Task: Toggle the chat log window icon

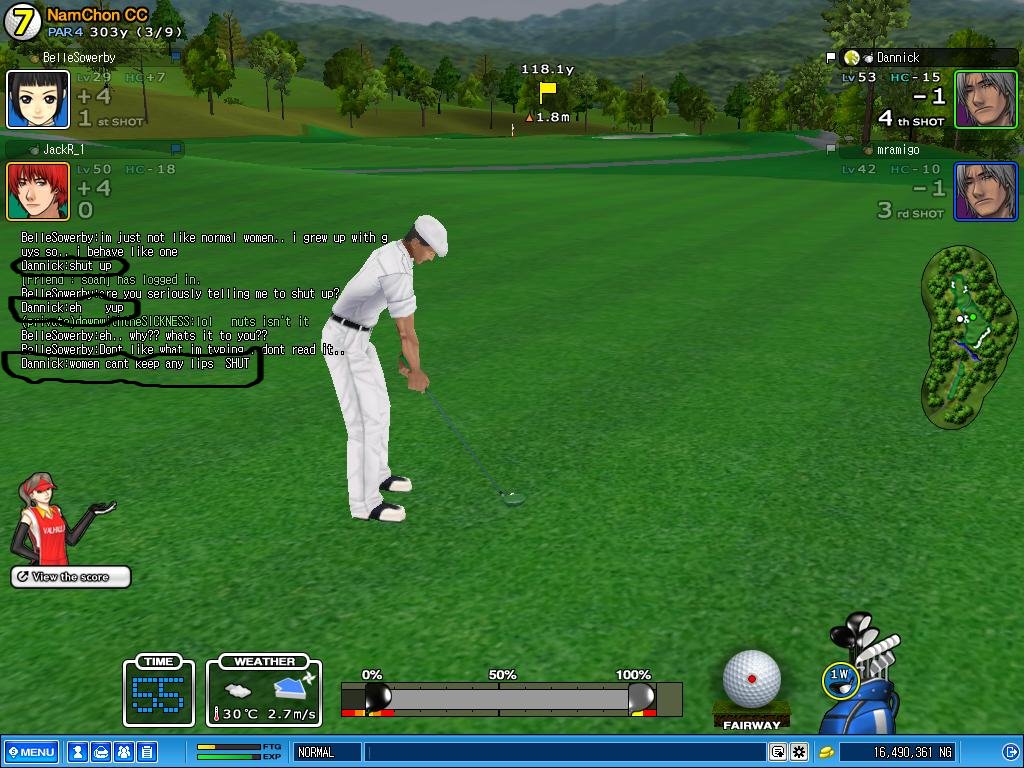Action: pos(777,752)
